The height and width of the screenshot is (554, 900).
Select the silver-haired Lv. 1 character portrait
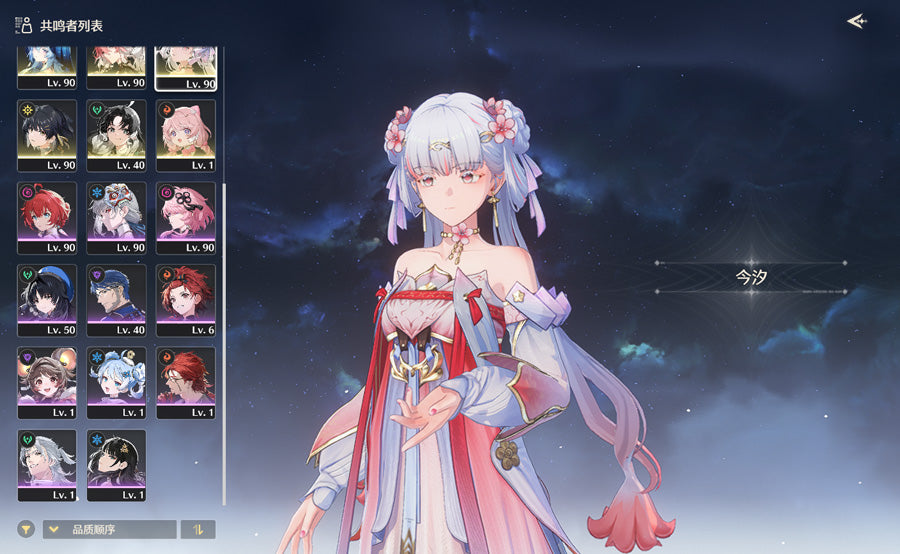[x=47, y=465]
